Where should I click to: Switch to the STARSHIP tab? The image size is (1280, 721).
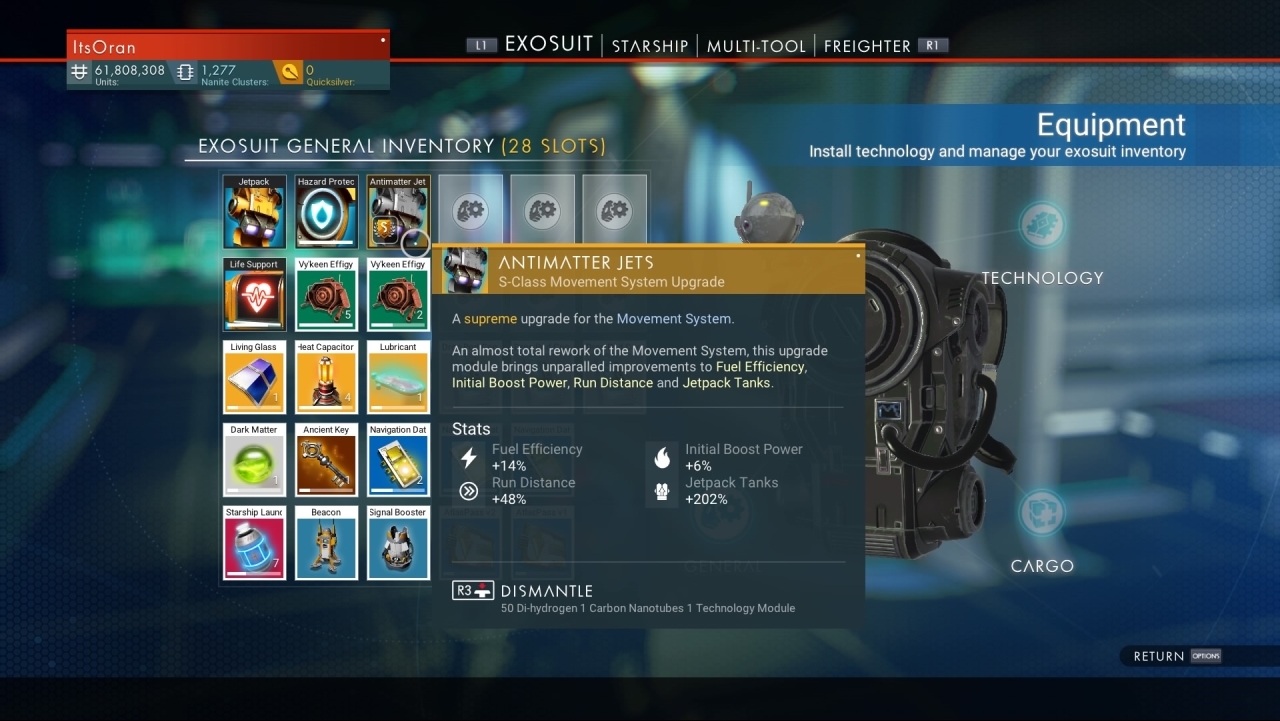coord(649,45)
